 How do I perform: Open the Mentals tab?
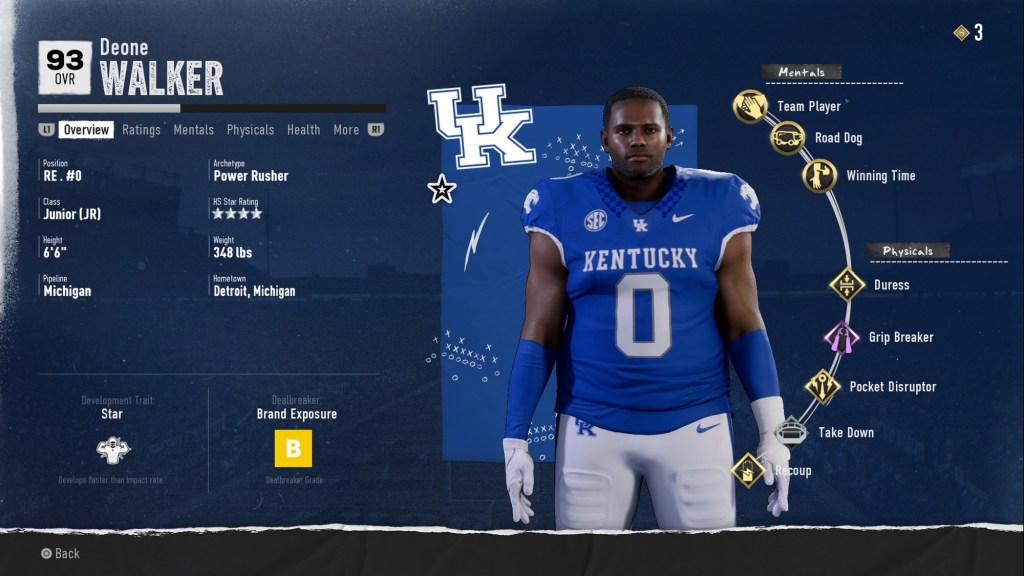point(193,130)
